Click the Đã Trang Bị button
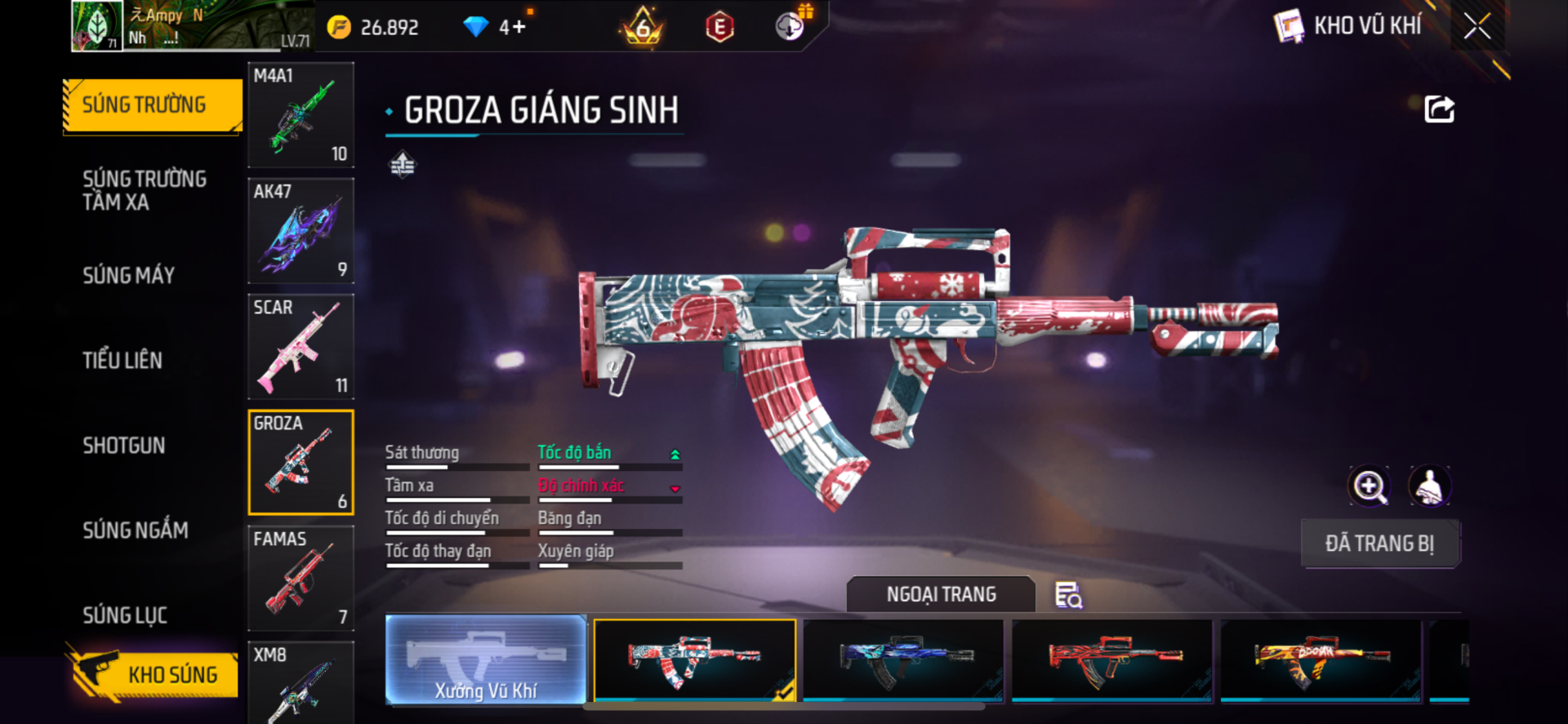Viewport: 1568px width, 724px height. (x=1379, y=544)
